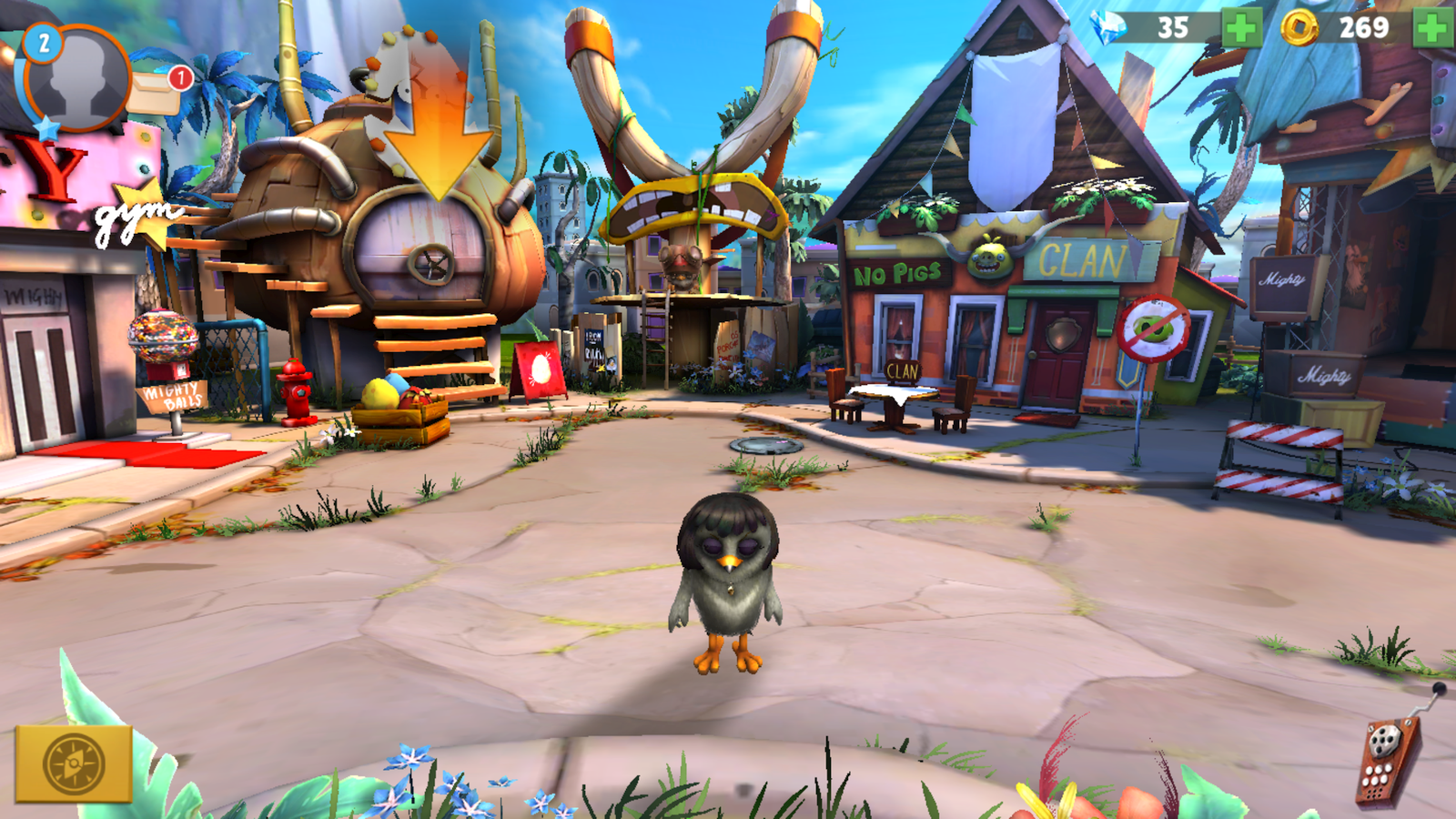This screenshot has width=1456, height=819.
Task: Open the compass map button
Action: click(74, 763)
